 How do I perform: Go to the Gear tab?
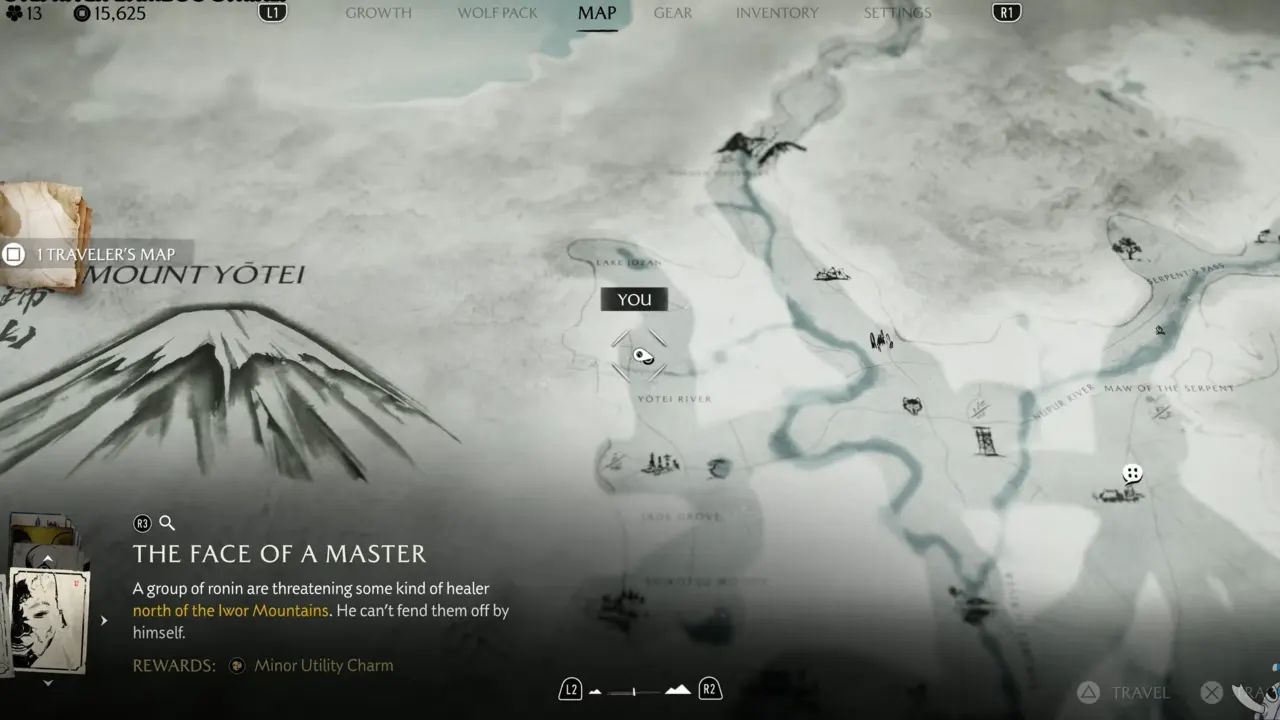(x=673, y=13)
